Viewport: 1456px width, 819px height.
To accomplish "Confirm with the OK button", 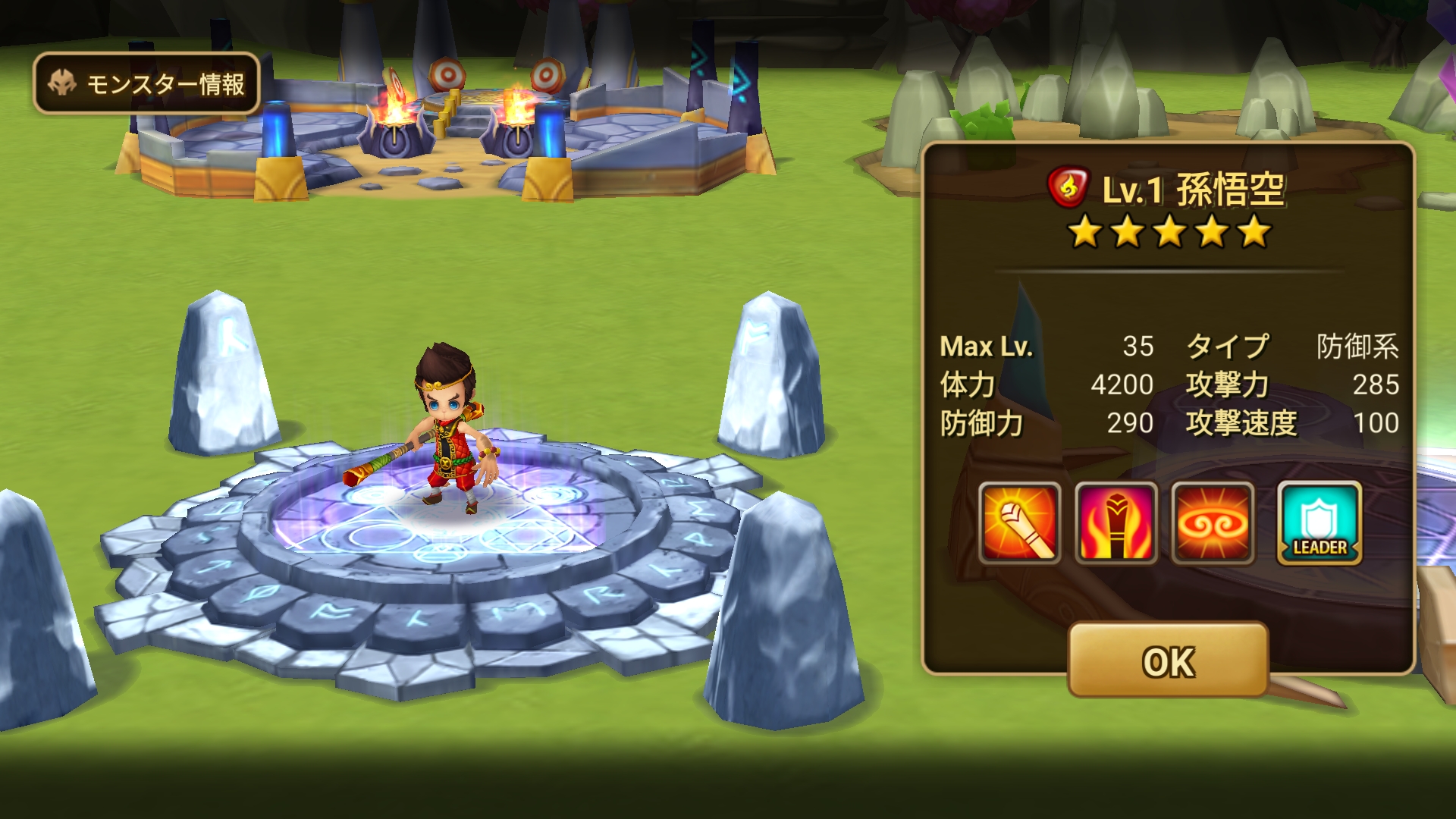I will tap(1168, 661).
